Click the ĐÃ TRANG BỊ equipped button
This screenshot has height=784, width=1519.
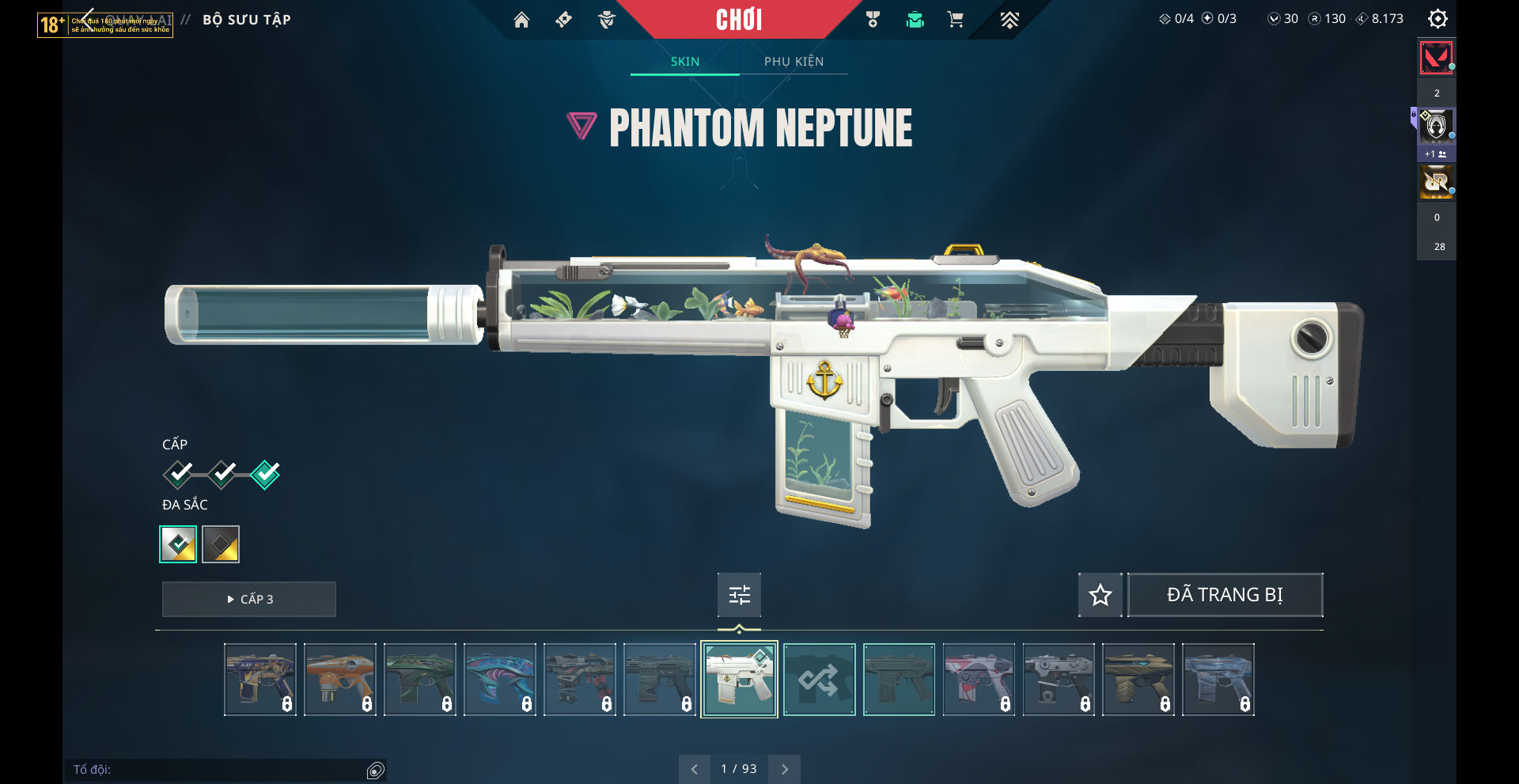pyautogui.click(x=1225, y=595)
